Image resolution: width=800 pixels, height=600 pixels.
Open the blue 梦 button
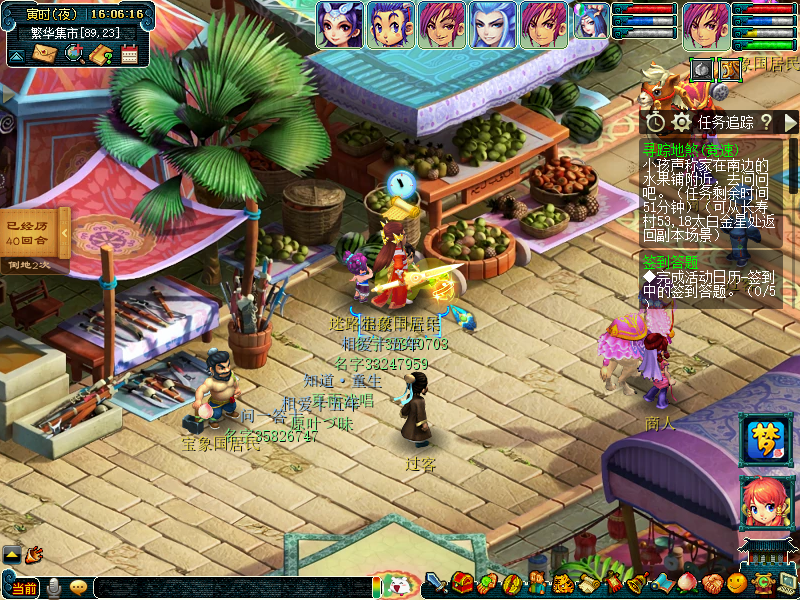(x=764, y=441)
